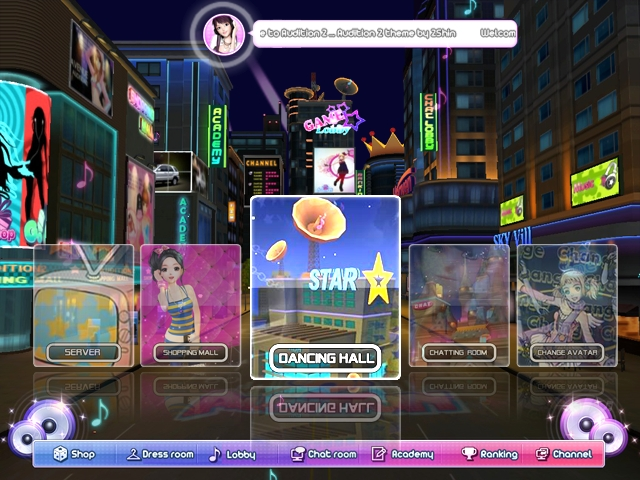Click the avatar portrait at top
The image size is (640, 480).
(224, 33)
